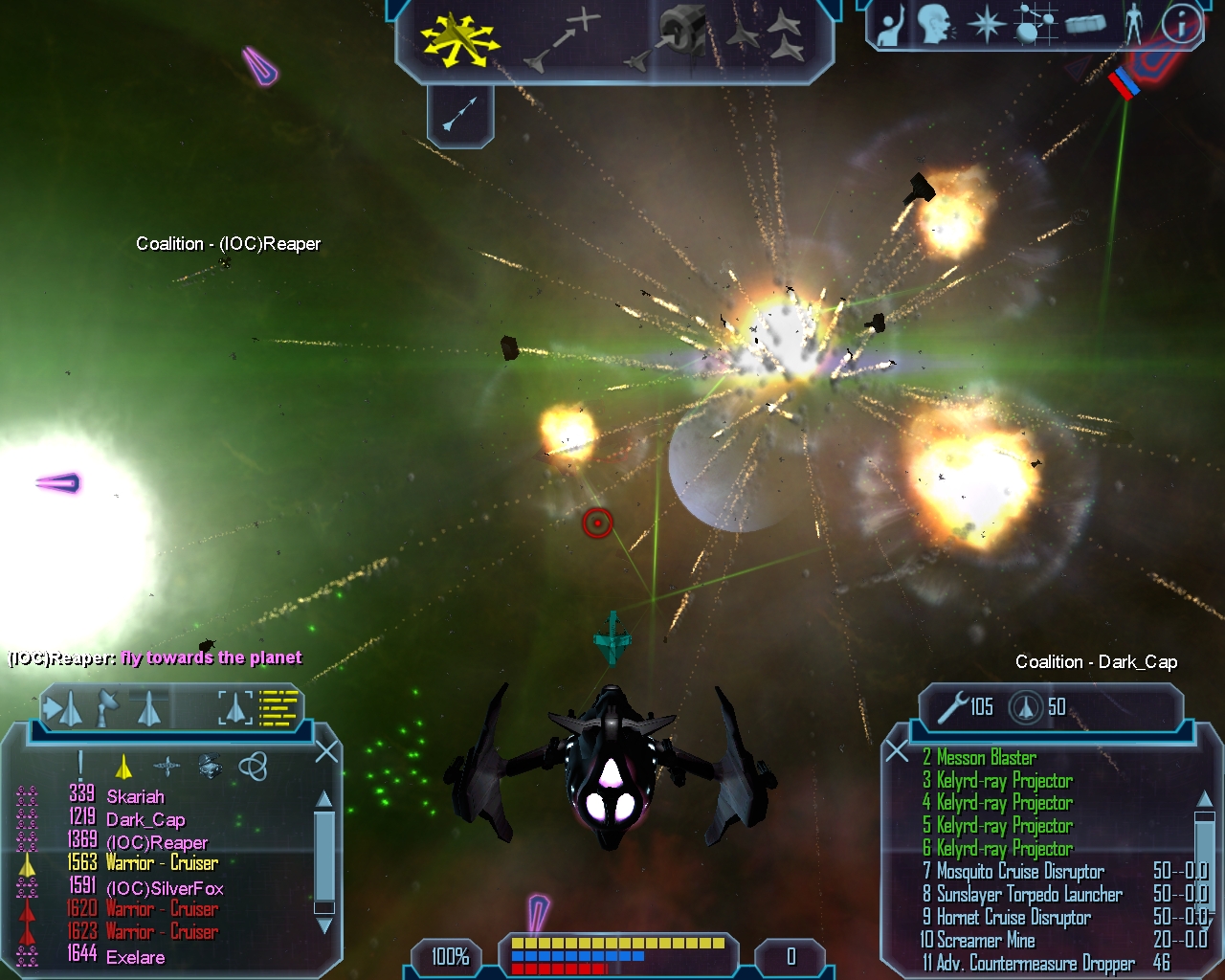Choose the Sunslayer Torpedo Launcher
Viewport: 1225px width, 980px height.
[x=1029, y=895]
